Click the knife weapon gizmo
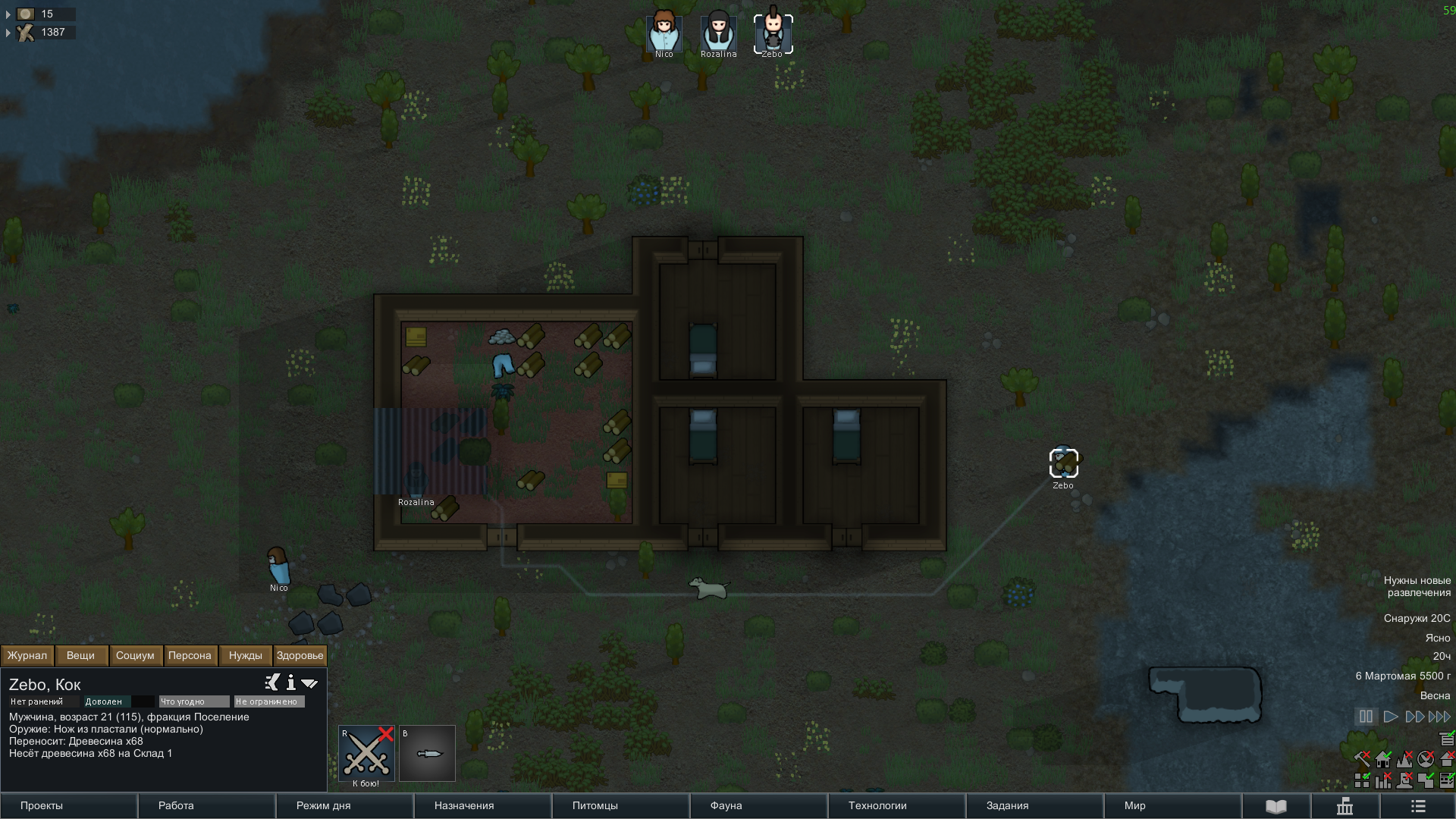This screenshot has height=819, width=1456. click(x=427, y=753)
